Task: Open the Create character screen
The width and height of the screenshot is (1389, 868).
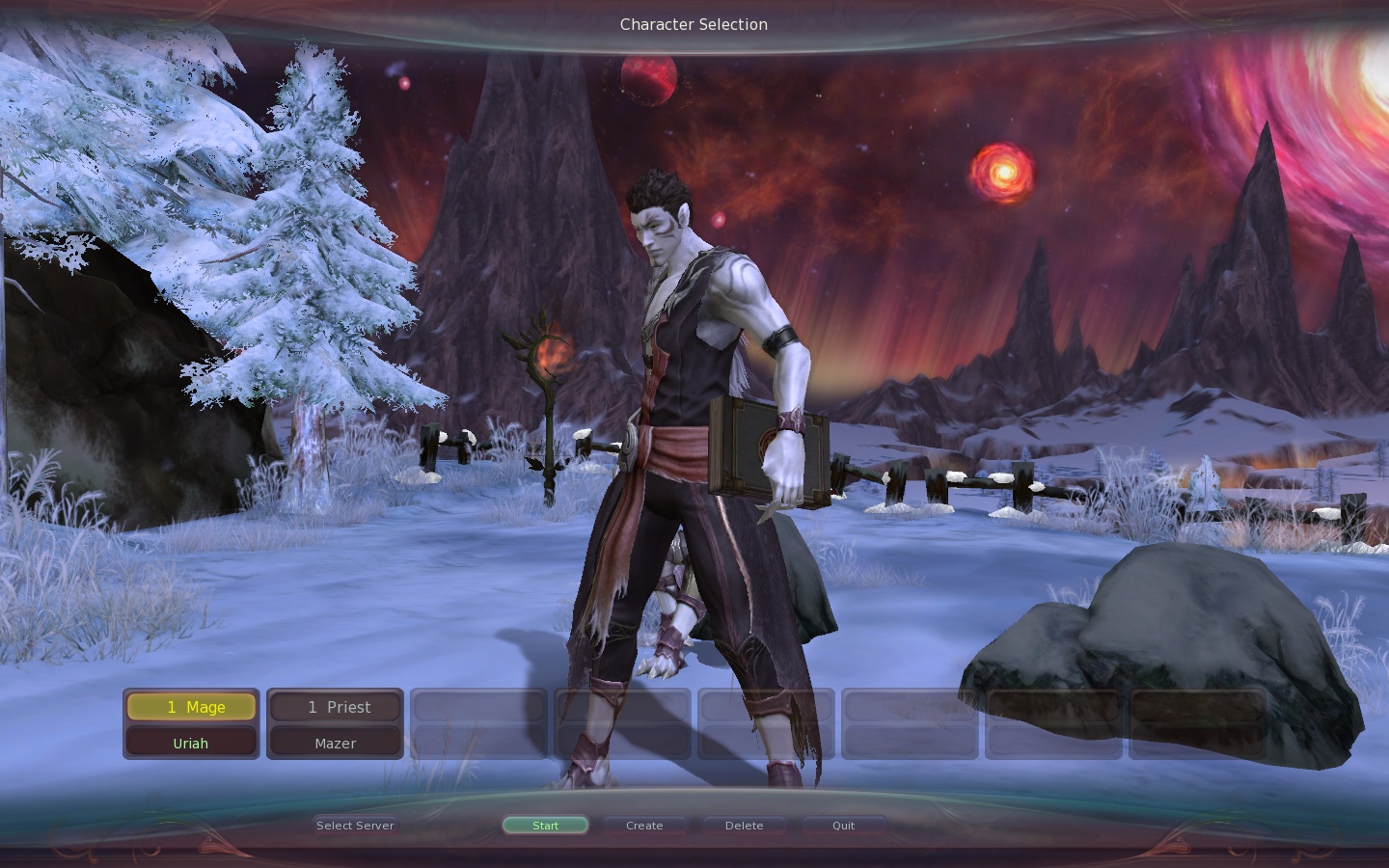Action: click(x=644, y=826)
